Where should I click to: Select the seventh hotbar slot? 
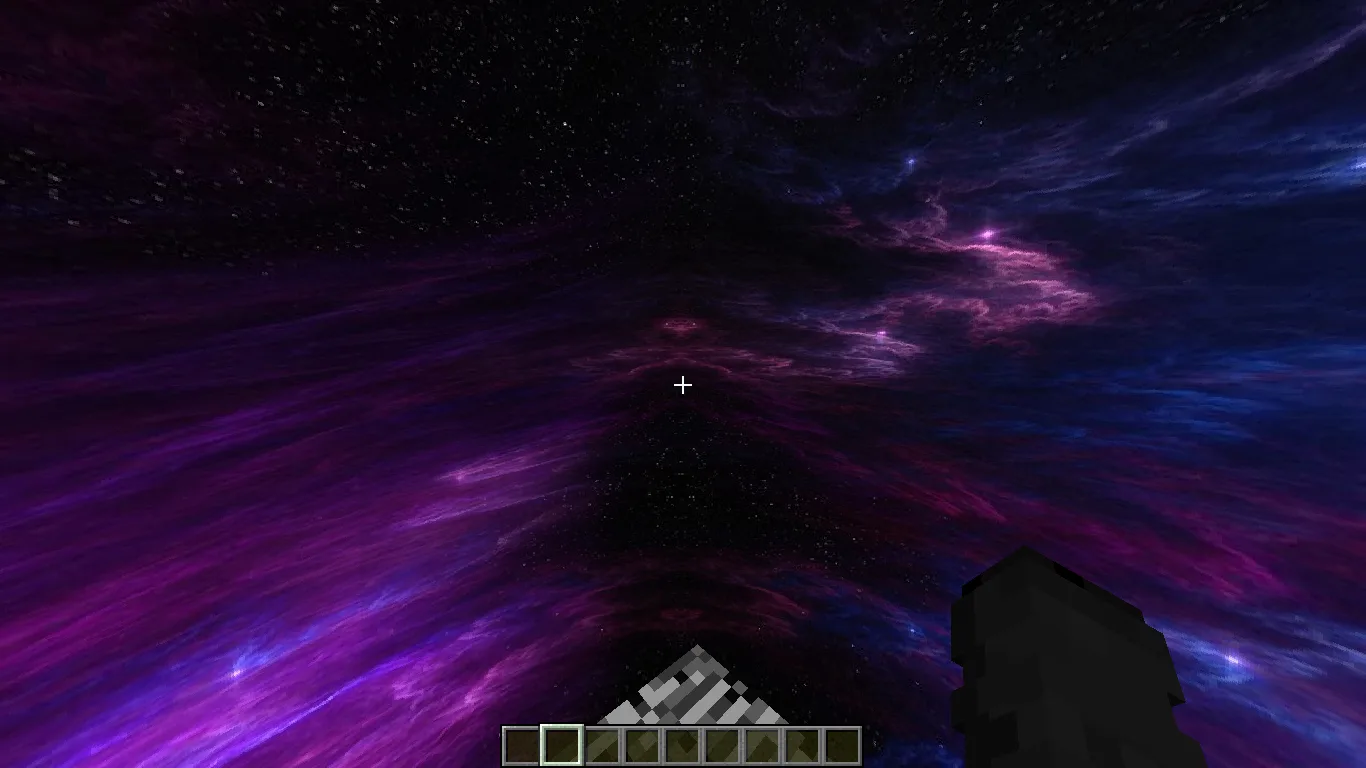coord(762,743)
